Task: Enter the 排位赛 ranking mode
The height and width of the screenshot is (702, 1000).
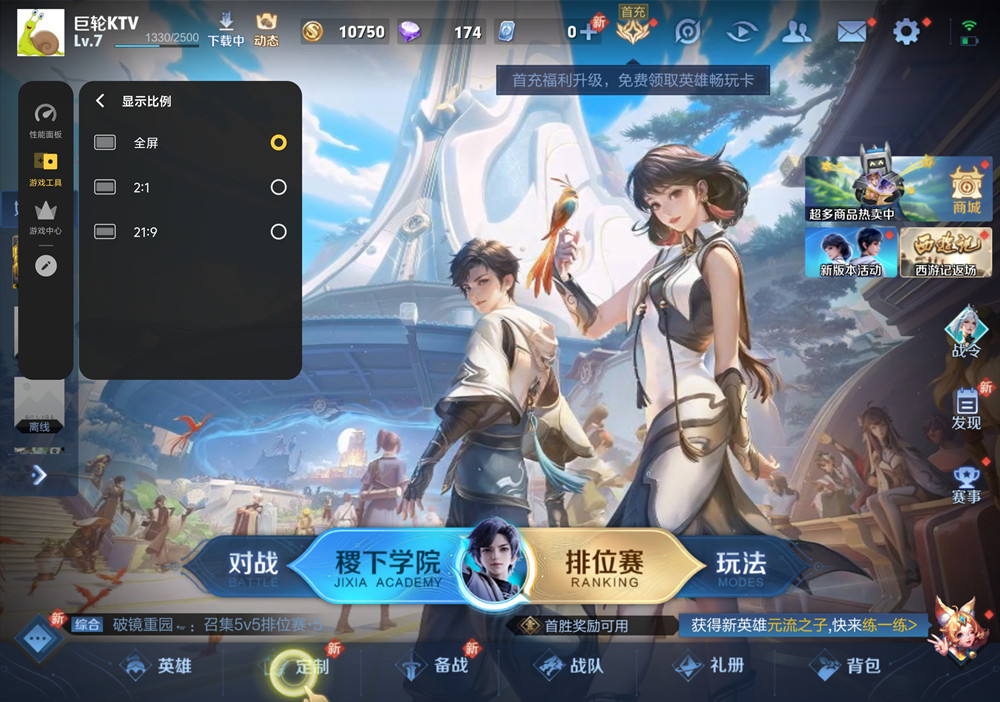Action: 604,566
